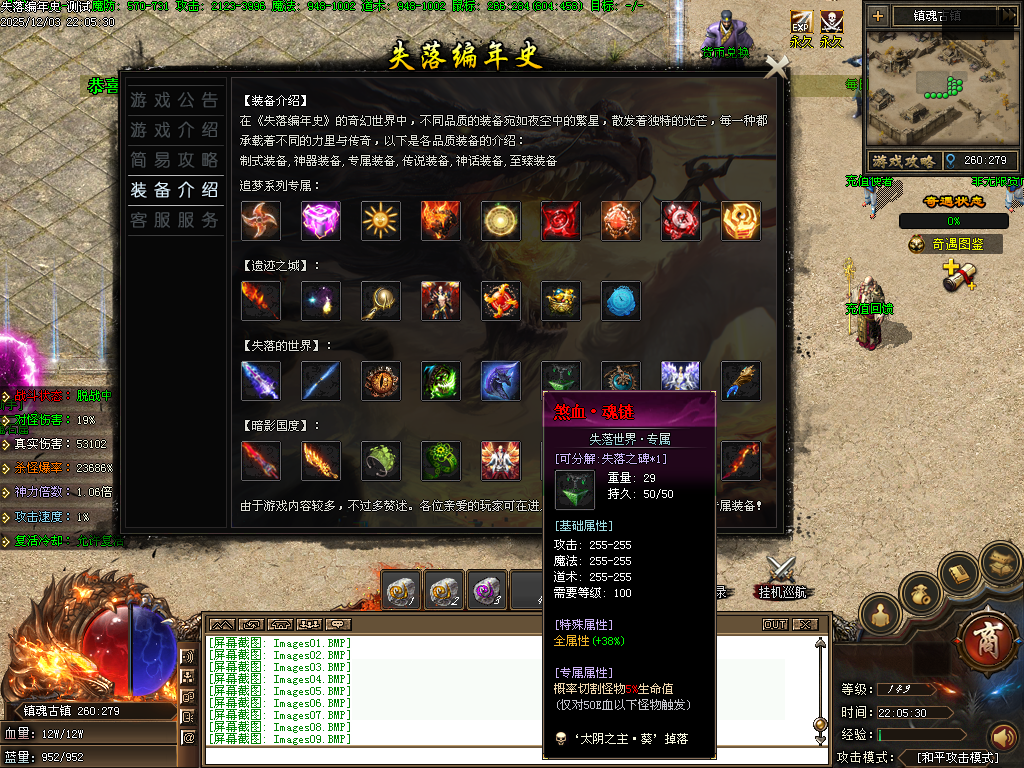Click the 游戏攻略 button under the minimap
This screenshot has height=768, width=1024.
pos(903,160)
